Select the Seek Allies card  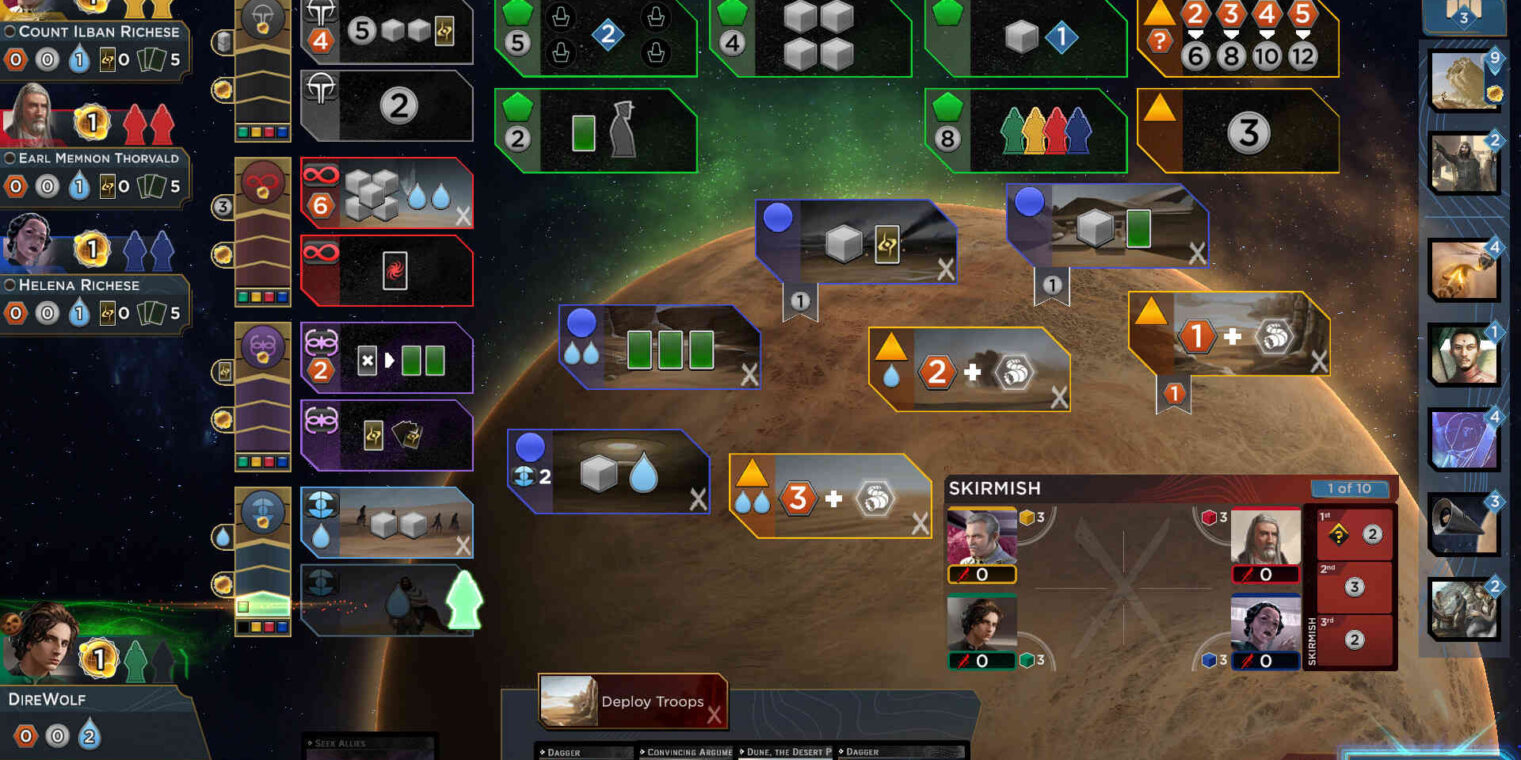(368, 746)
